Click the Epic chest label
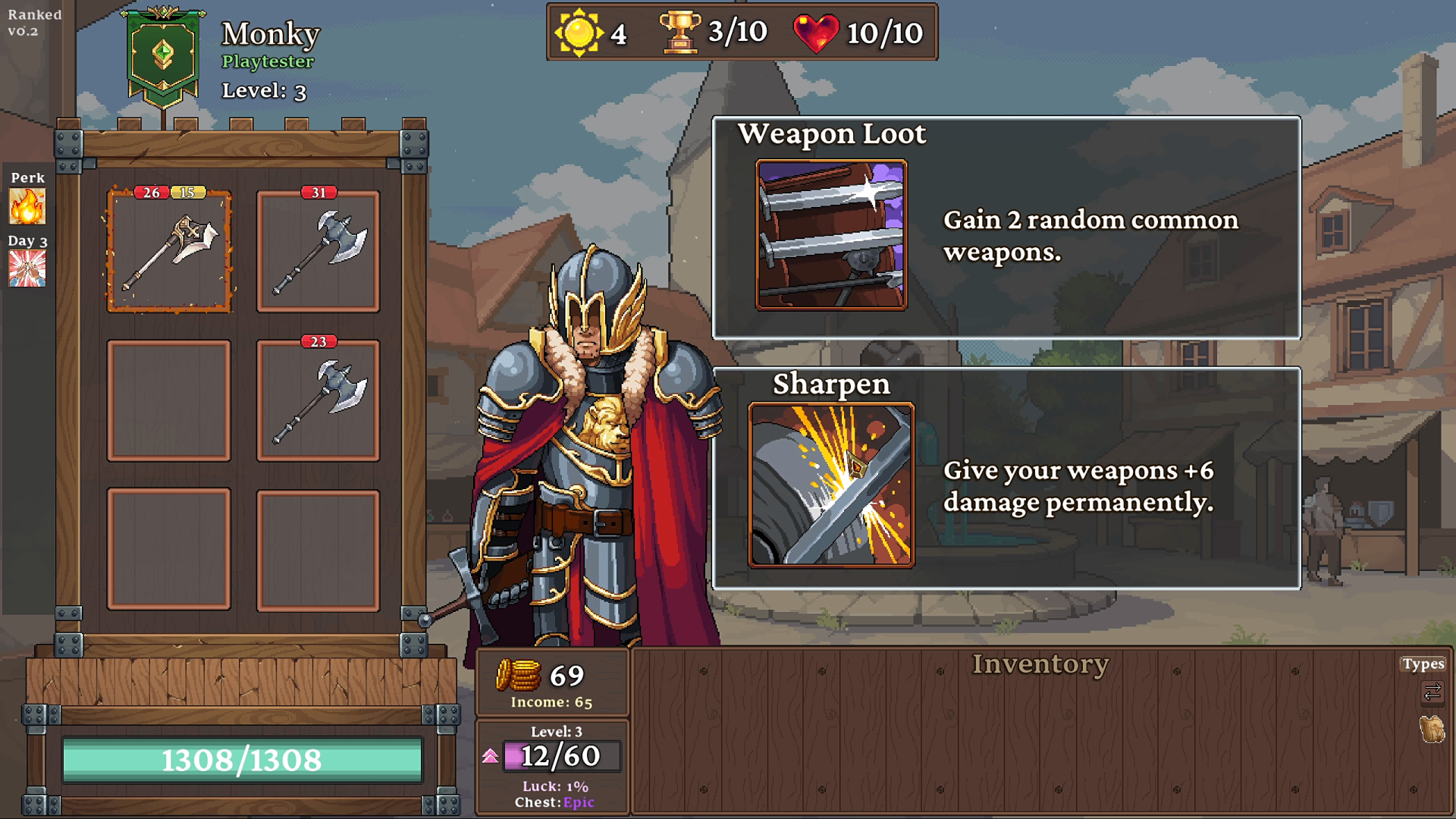The height and width of the screenshot is (819, 1456). click(x=579, y=802)
